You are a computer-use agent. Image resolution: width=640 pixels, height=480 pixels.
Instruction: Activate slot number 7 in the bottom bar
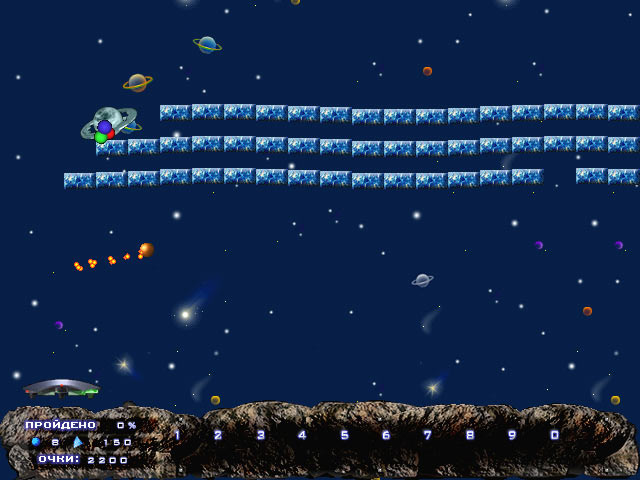tap(428, 435)
